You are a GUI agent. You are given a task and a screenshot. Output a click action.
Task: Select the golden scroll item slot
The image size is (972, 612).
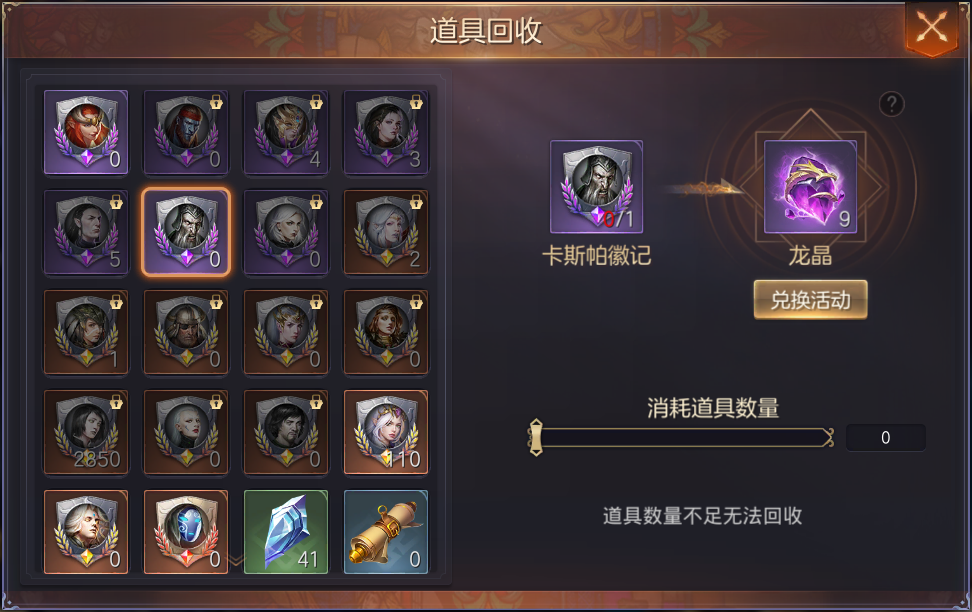386,532
